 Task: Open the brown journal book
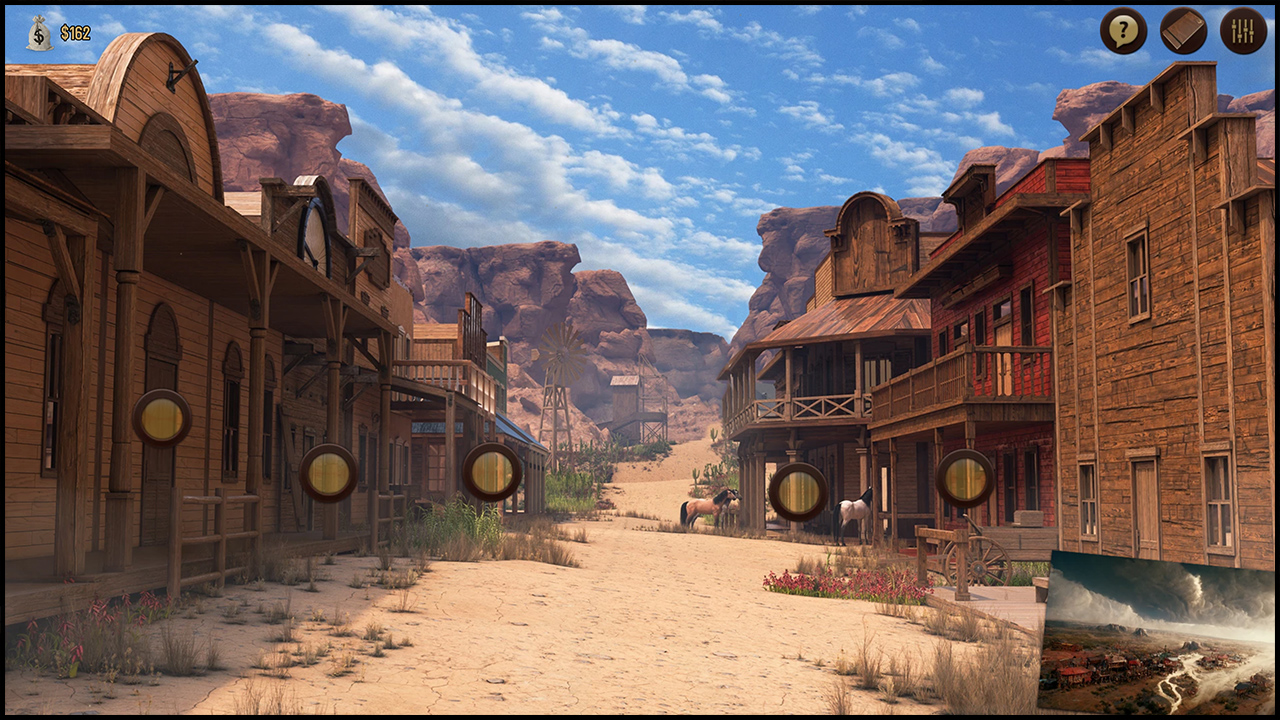click(1183, 31)
